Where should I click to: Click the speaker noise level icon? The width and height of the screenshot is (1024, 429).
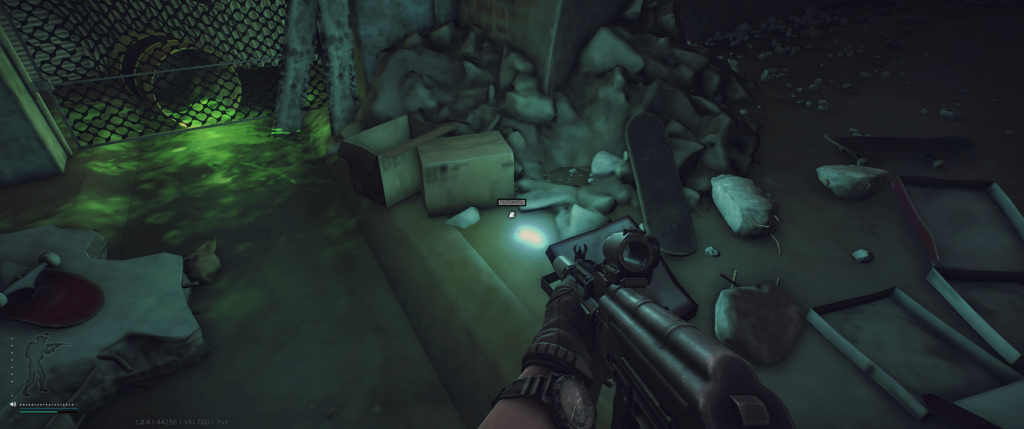13,404
